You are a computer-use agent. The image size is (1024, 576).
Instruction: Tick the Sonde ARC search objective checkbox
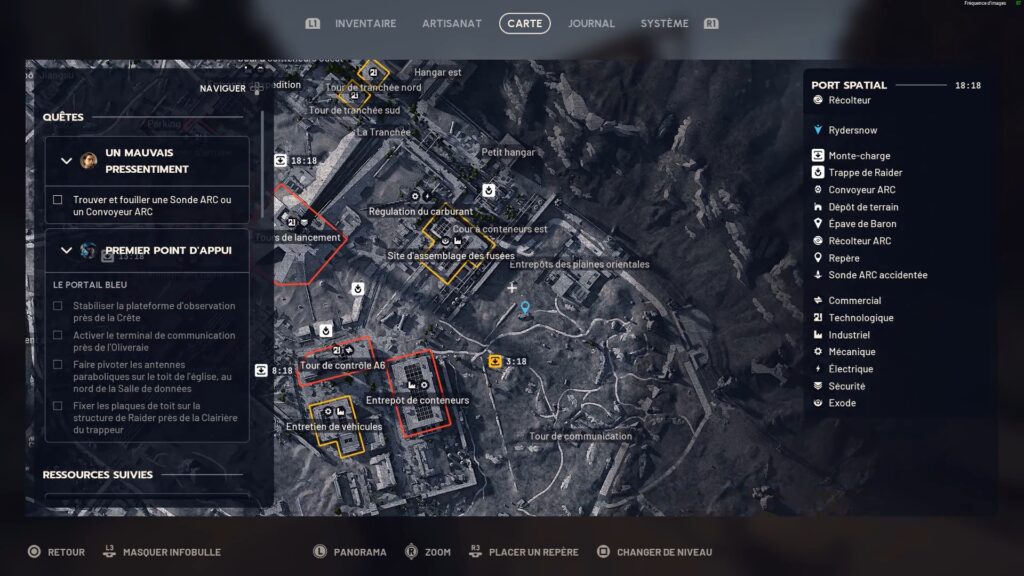58,200
